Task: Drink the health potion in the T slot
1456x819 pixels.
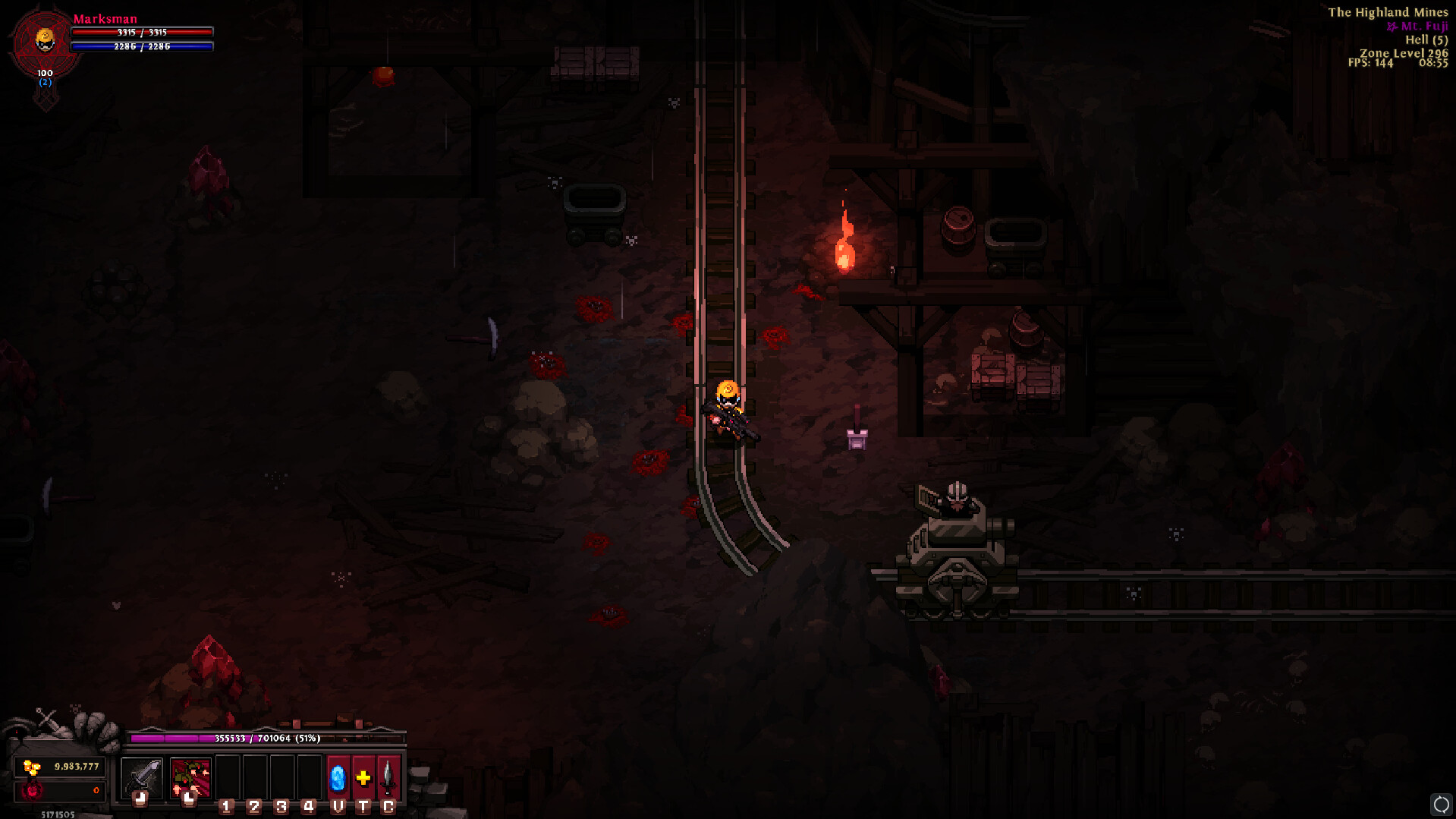Action: 363,778
